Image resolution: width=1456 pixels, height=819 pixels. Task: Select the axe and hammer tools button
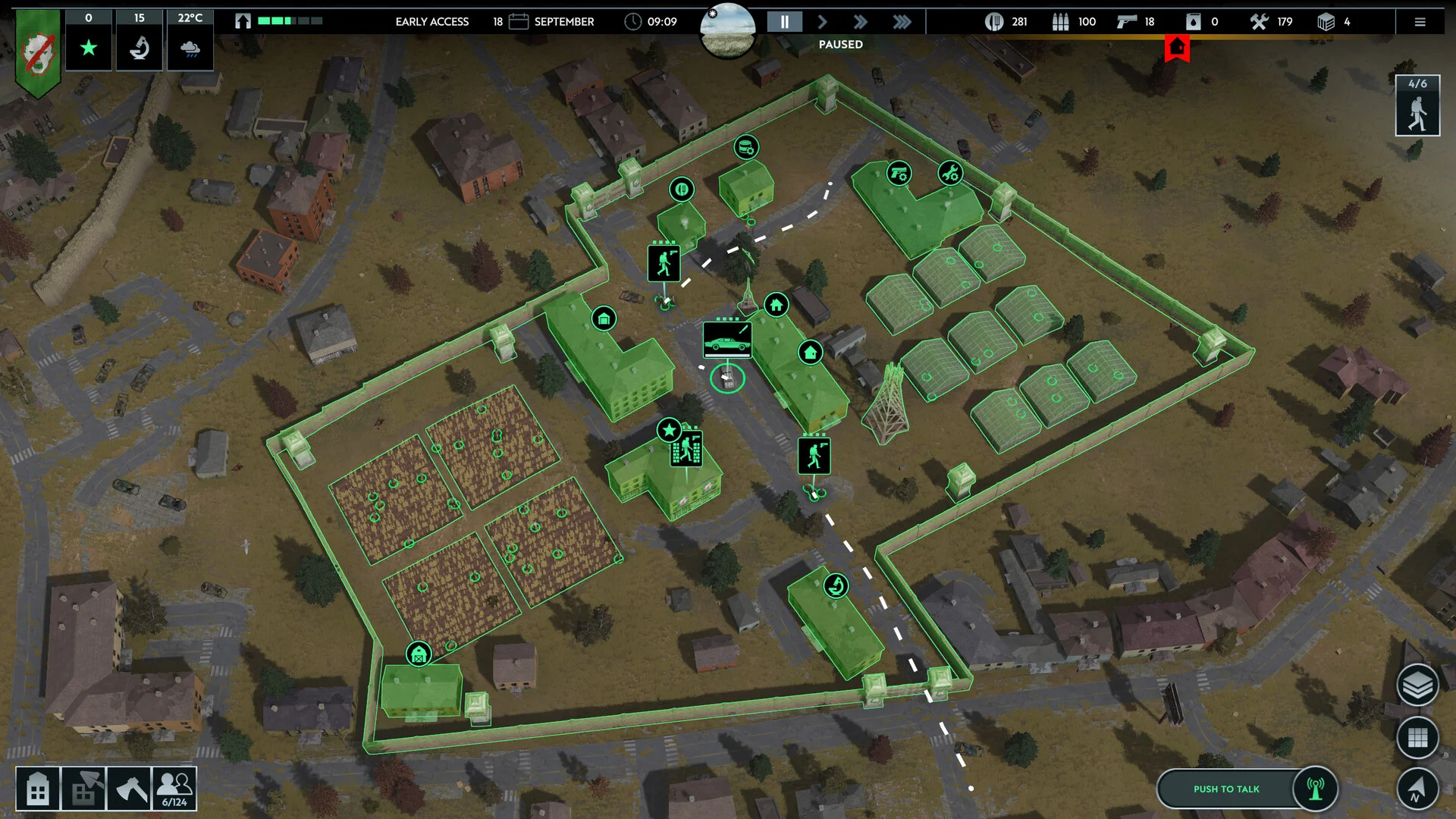[x=129, y=789]
